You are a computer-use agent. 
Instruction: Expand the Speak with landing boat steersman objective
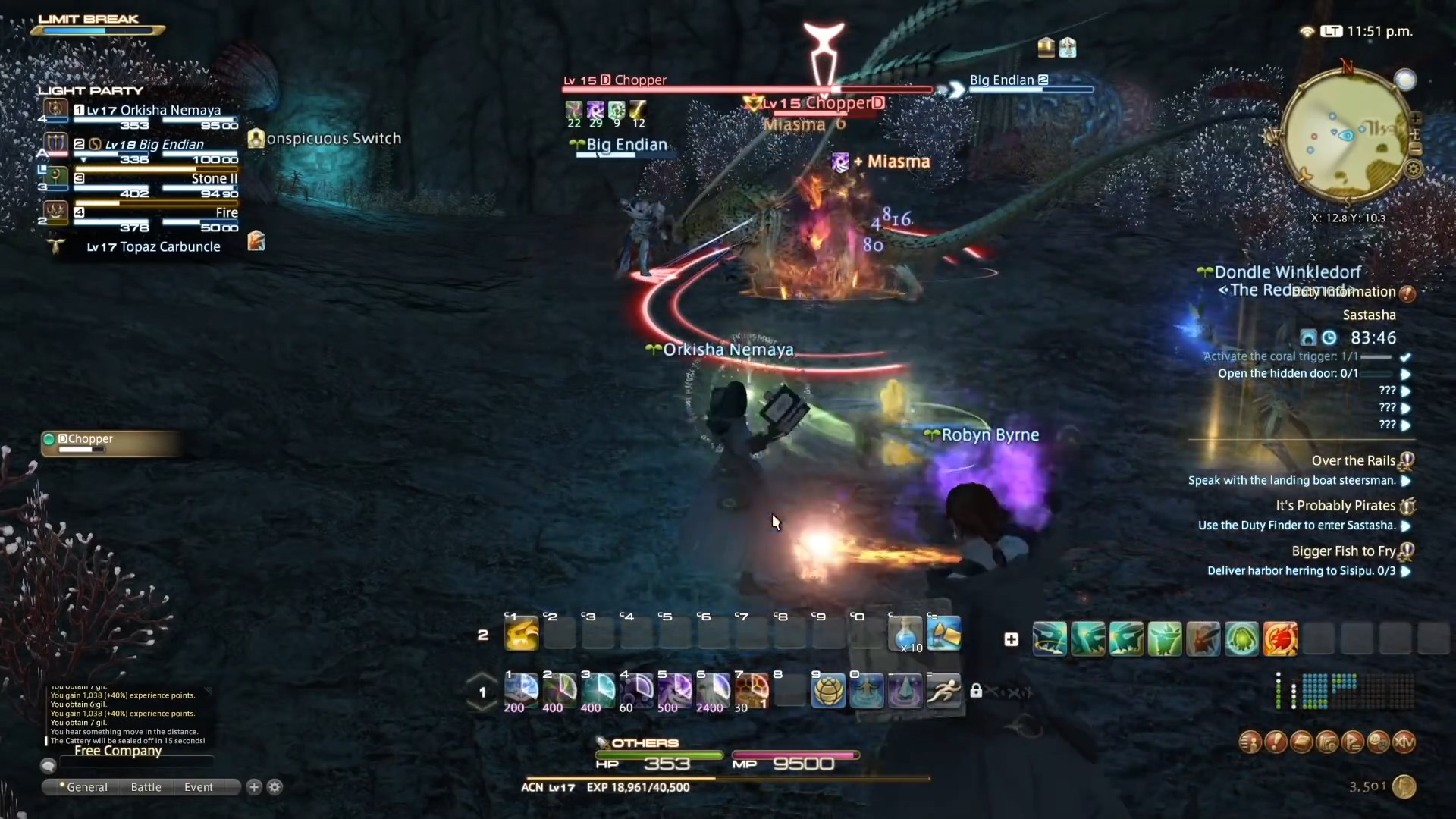[1407, 481]
